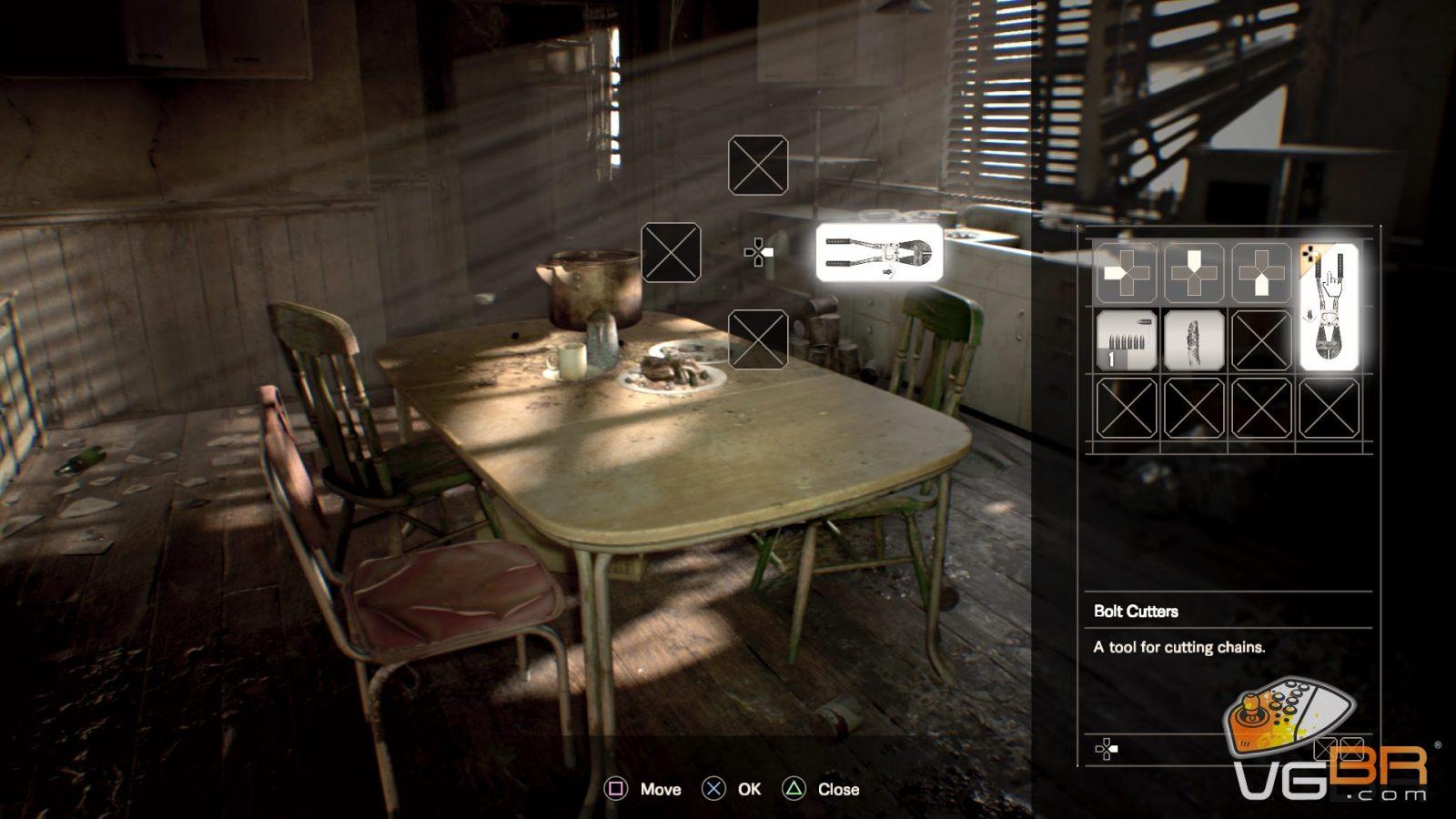Select the empty slot beside the finger item

1261,340
